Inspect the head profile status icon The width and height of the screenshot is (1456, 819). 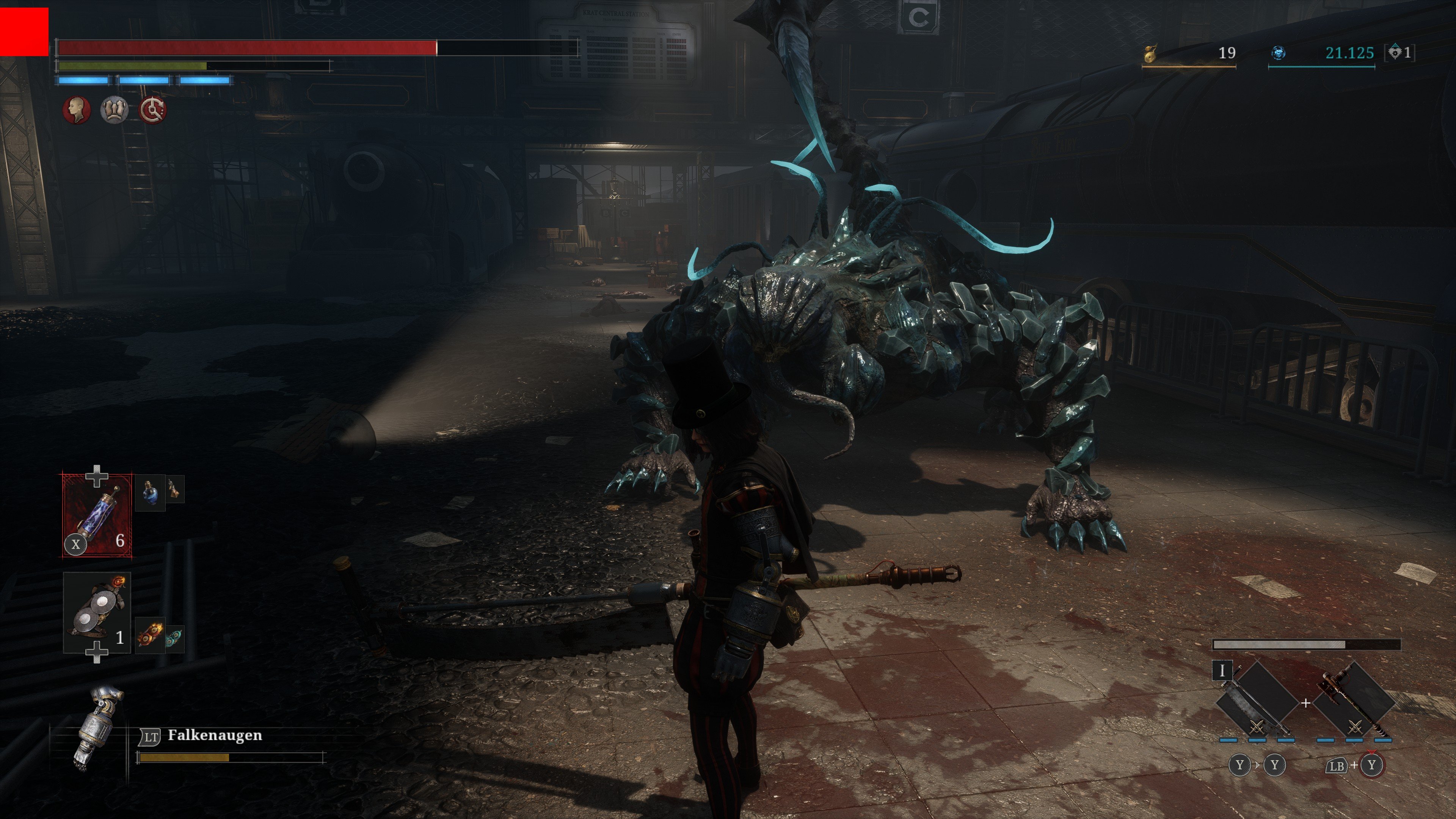pos(77,110)
